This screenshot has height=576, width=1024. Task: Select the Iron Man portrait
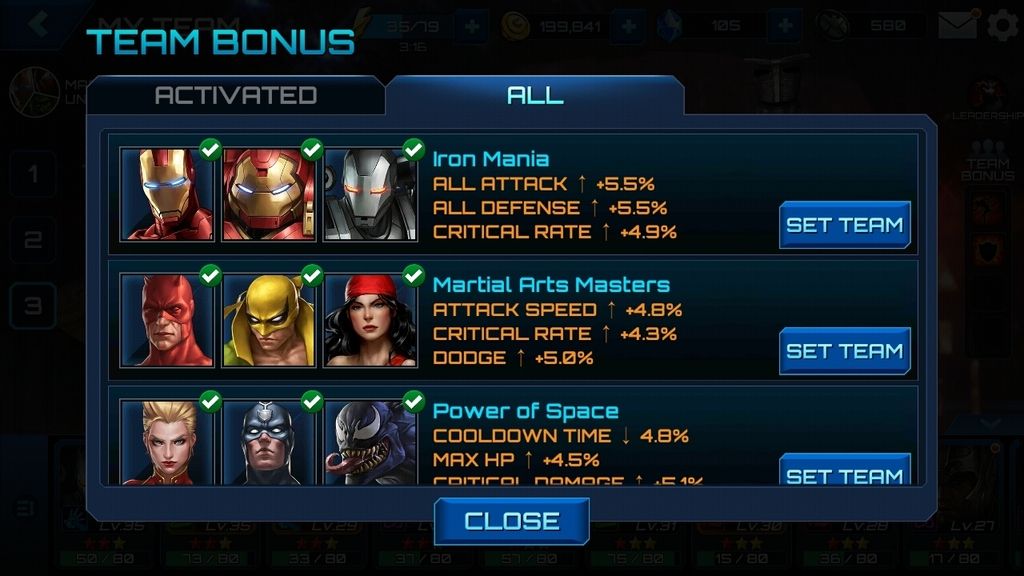coord(167,194)
